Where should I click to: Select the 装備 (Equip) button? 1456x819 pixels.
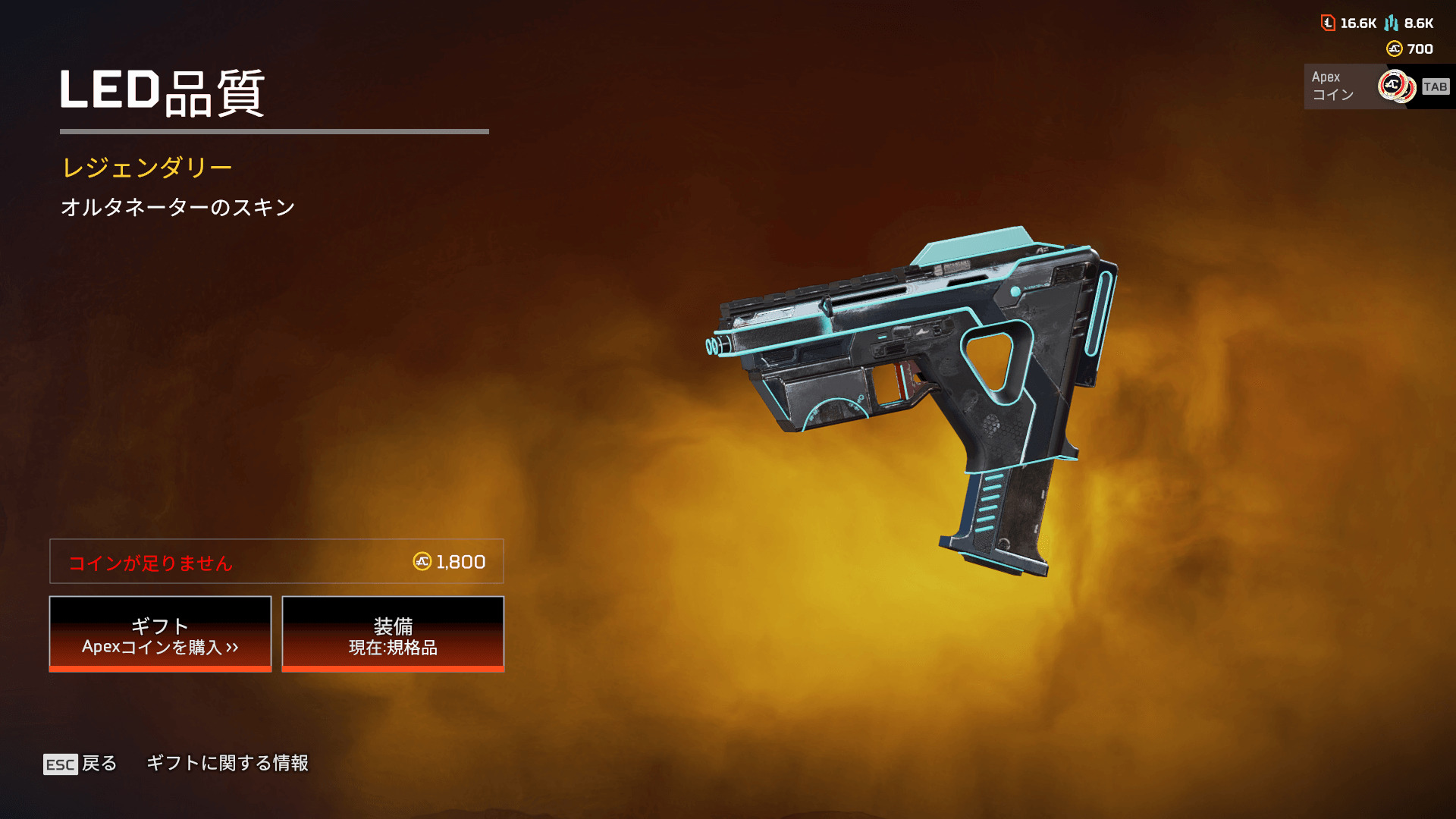[x=393, y=634]
